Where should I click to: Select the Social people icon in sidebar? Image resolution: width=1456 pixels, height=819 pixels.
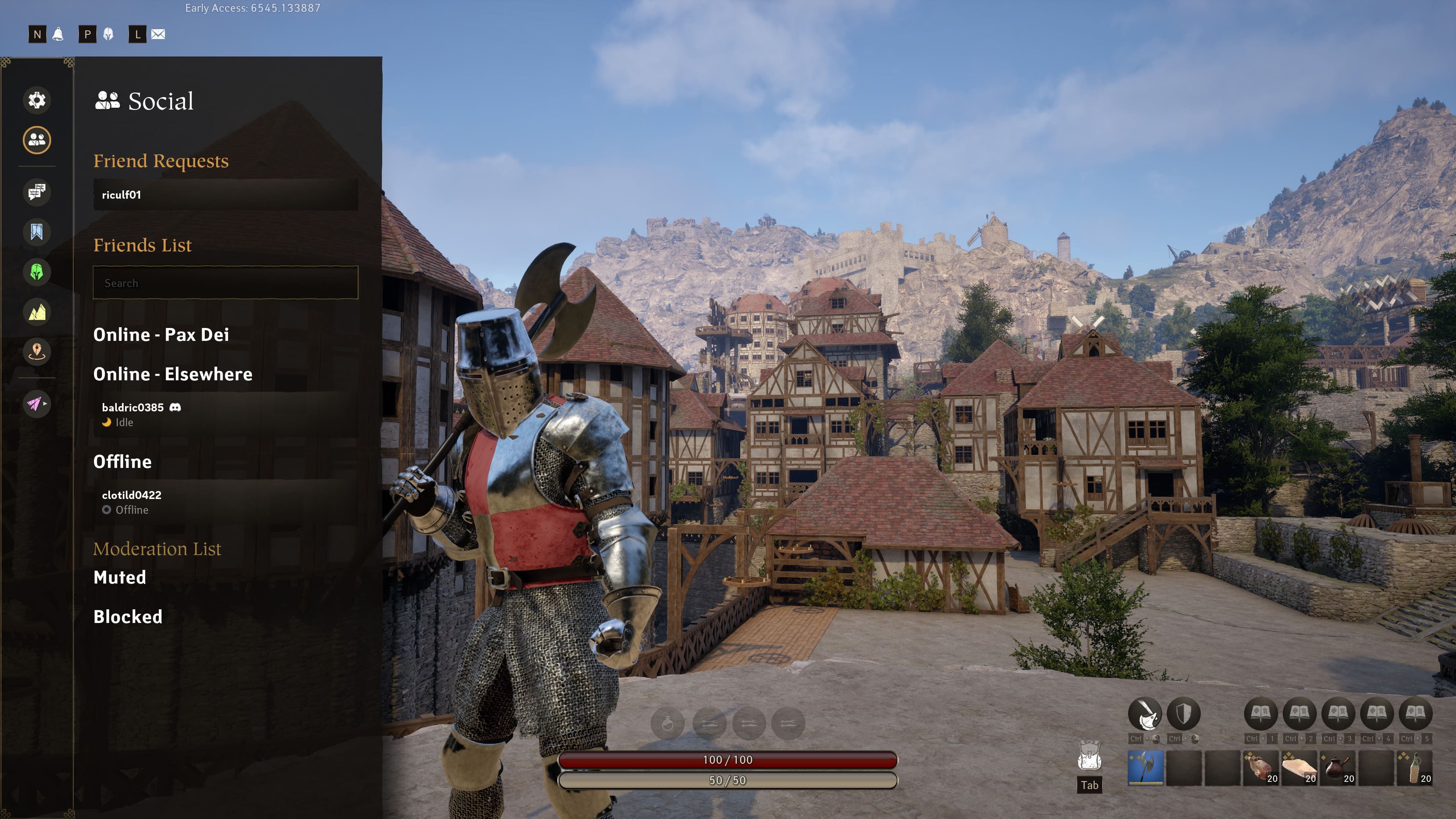[37, 140]
